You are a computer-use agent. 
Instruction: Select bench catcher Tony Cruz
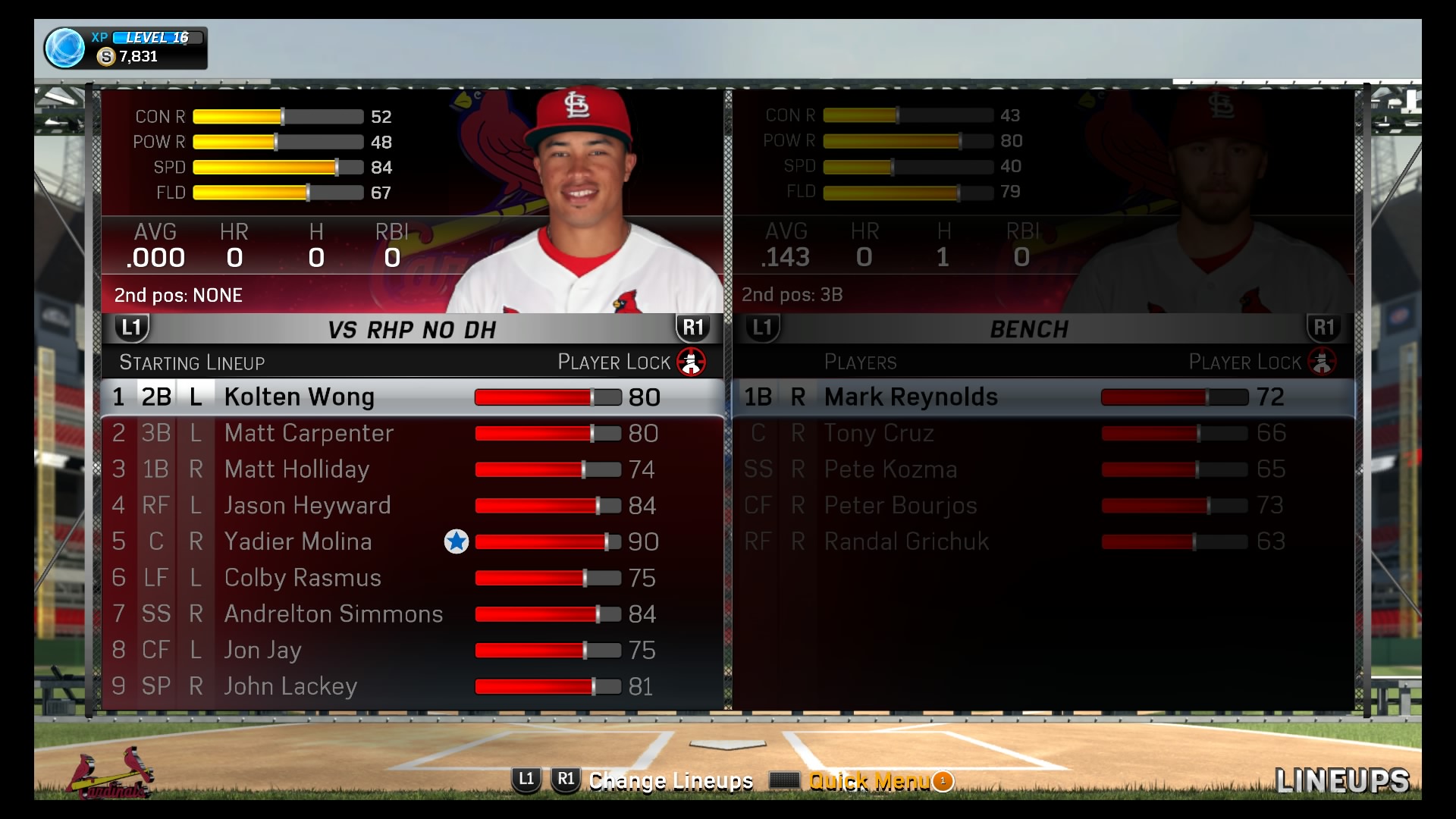(x=879, y=433)
